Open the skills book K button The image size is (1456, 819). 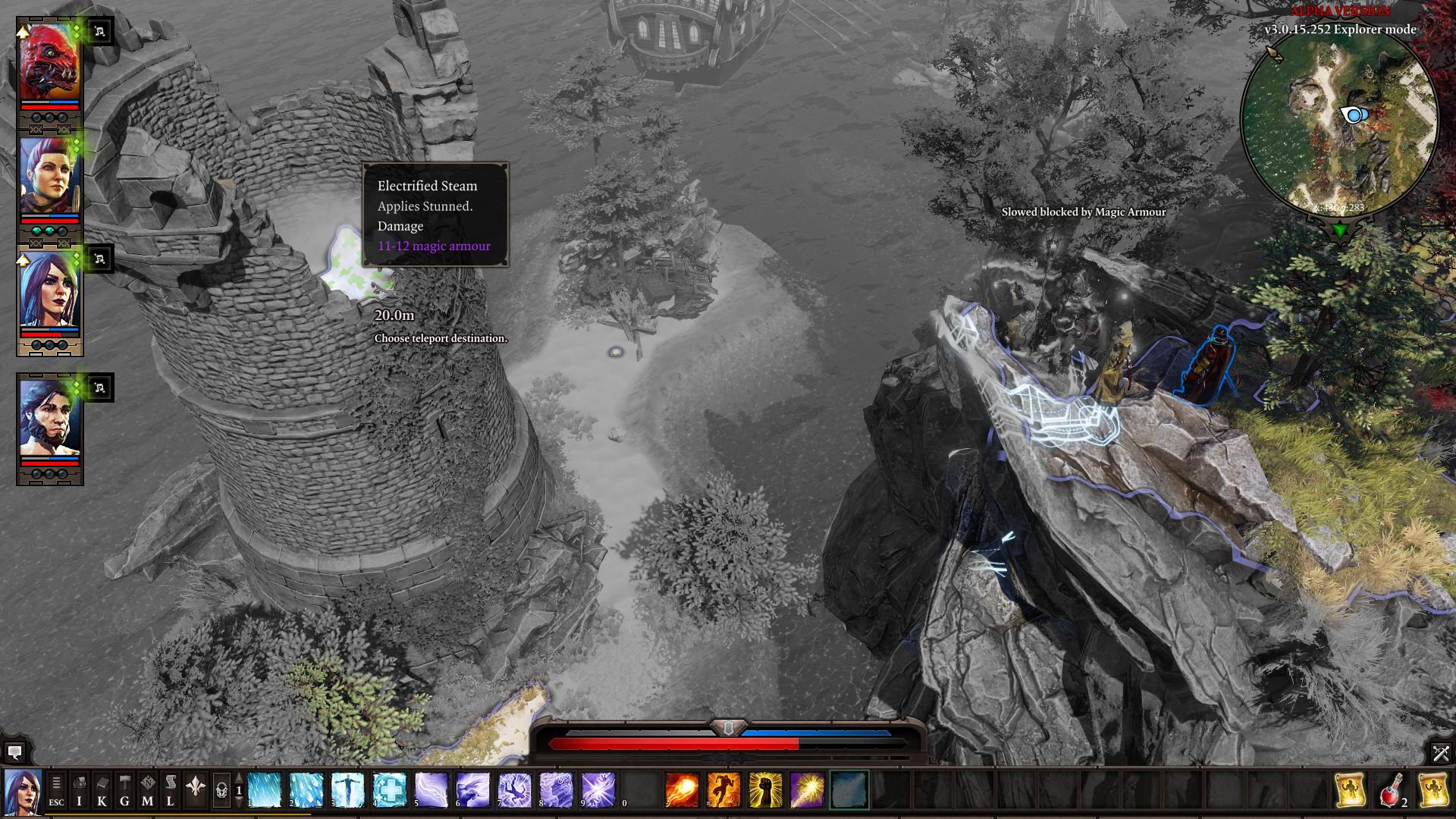click(102, 790)
